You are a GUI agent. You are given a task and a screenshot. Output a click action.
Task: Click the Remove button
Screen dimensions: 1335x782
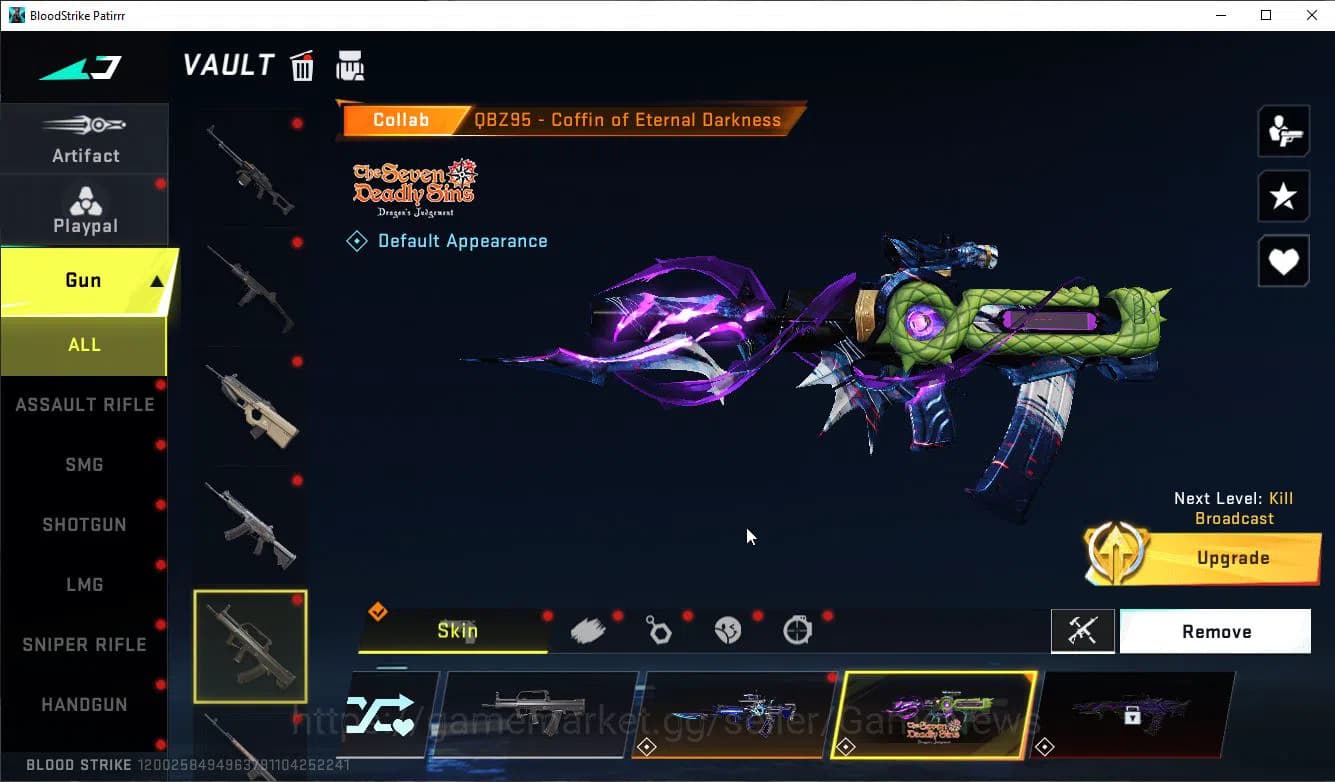(x=1216, y=631)
